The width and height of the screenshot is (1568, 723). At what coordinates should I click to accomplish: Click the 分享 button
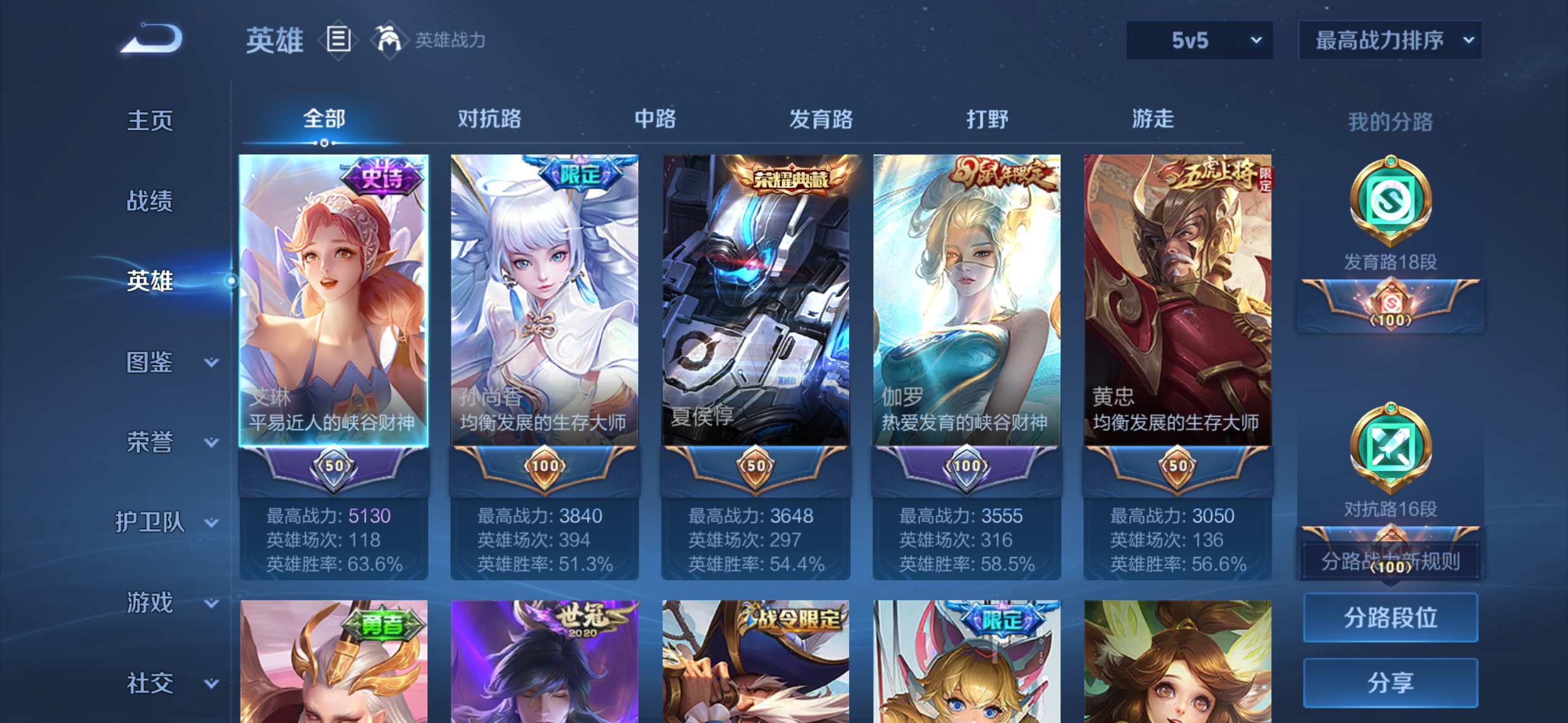(1391, 683)
